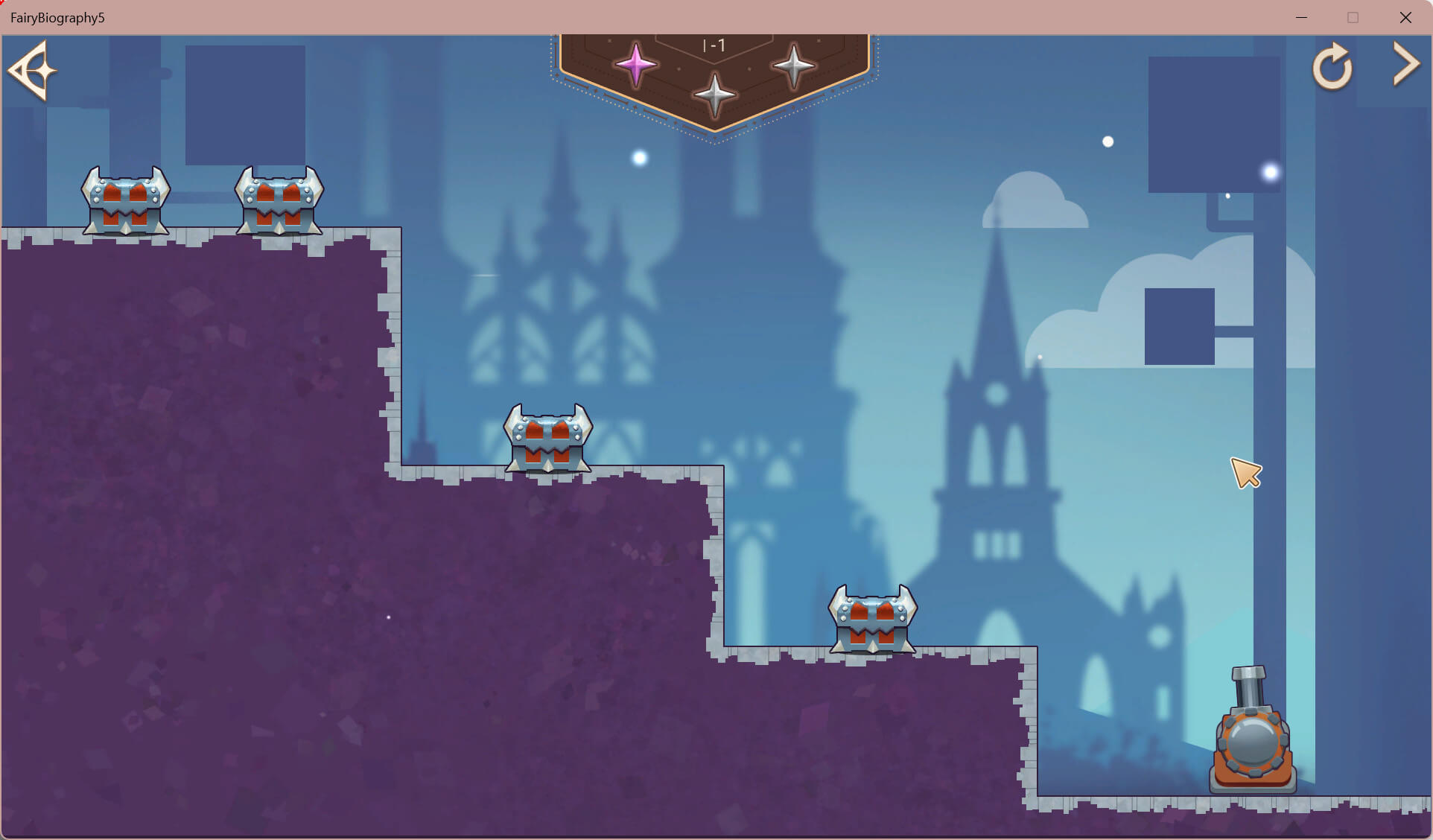This screenshot has width=1433, height=840.
Task: Go back using the arrow icon
Action: 33,71
